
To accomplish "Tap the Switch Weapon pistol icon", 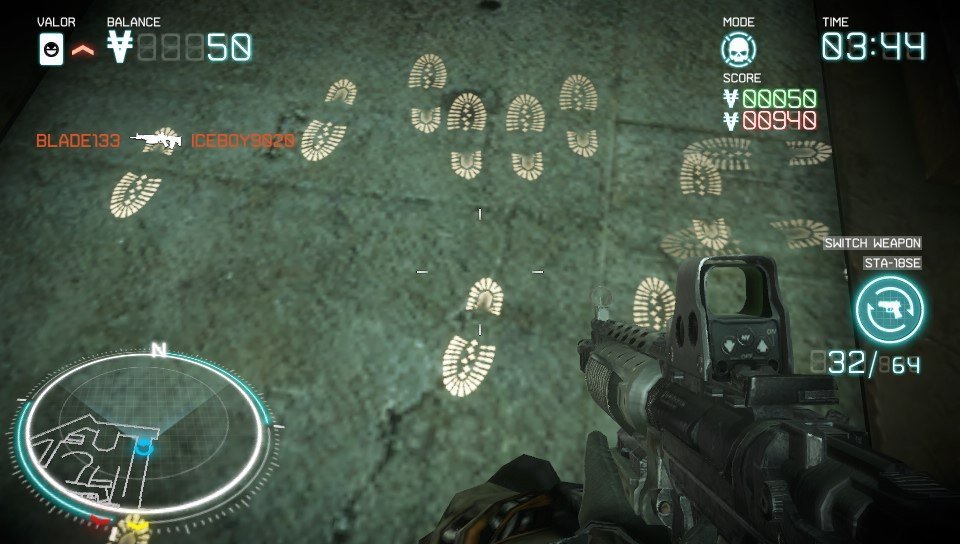I will pos(889,308).
